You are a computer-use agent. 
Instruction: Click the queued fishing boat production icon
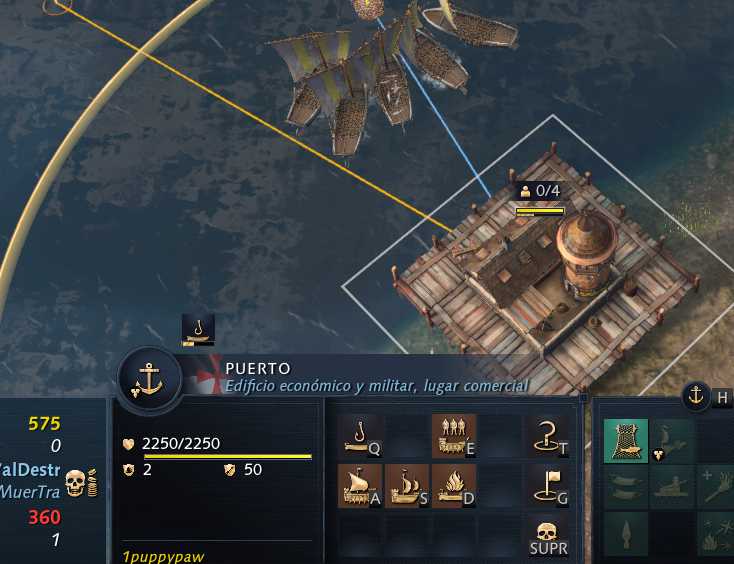[x=198, y=330]
